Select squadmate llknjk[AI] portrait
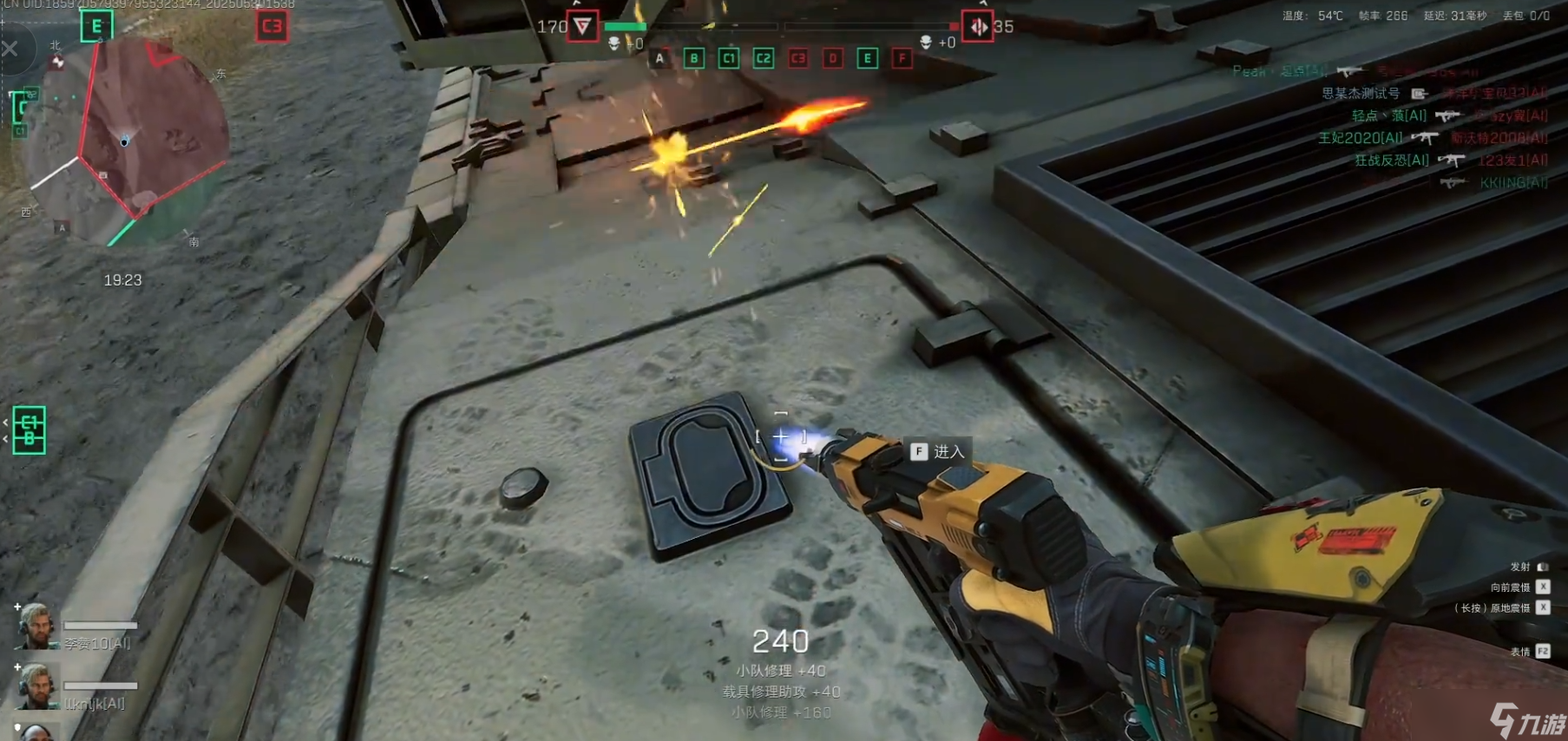This screenshot has width=1568, height=741. pyautogui.click(x=35, y=686)
